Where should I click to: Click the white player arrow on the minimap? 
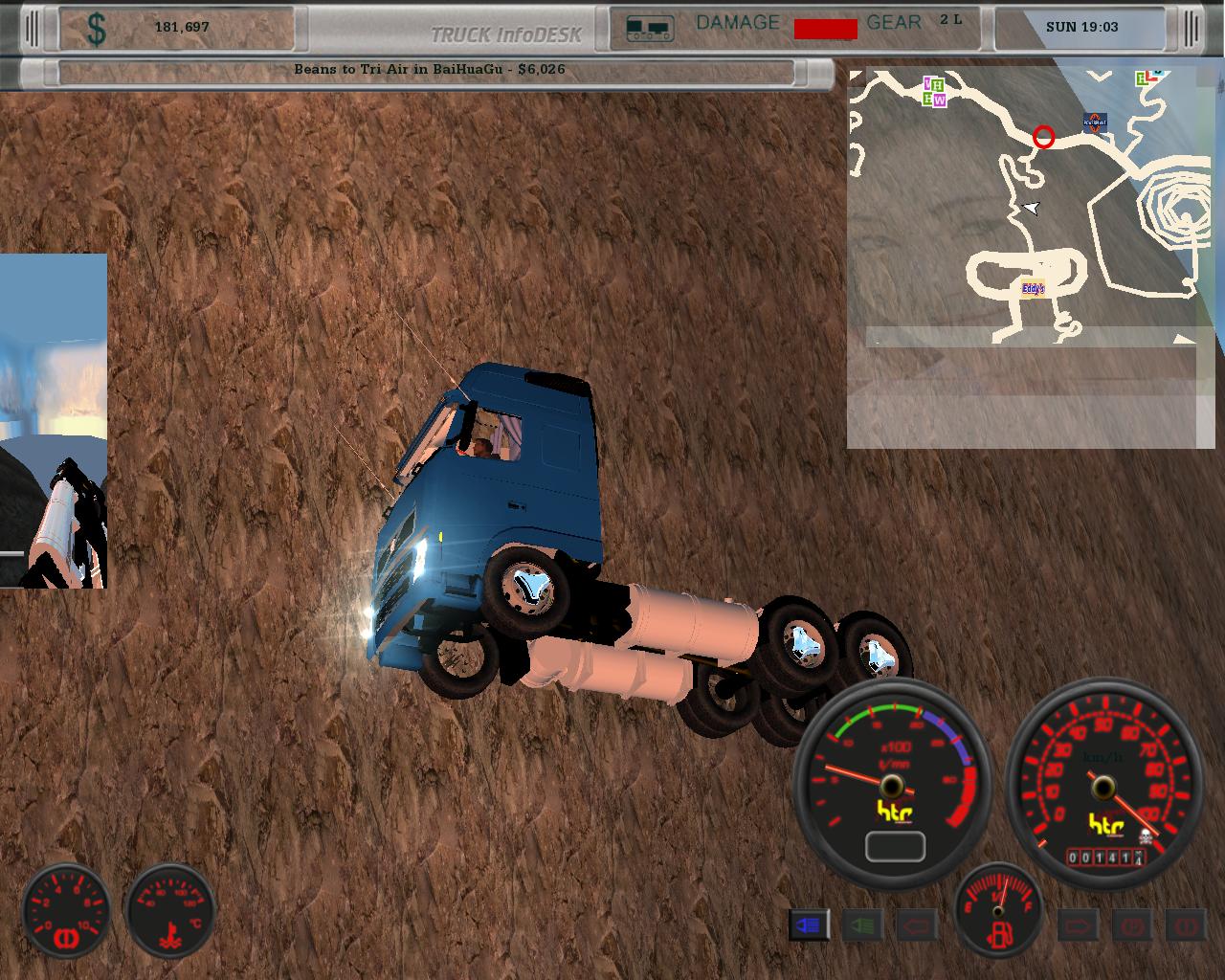1031,208
